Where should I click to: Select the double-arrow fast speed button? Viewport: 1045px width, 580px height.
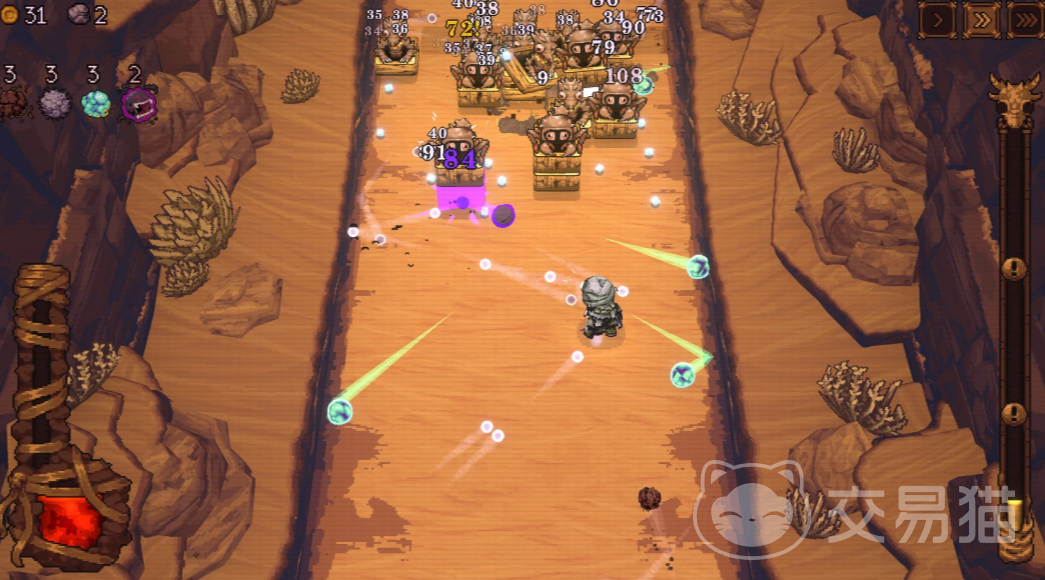click(x=980, y=19)
